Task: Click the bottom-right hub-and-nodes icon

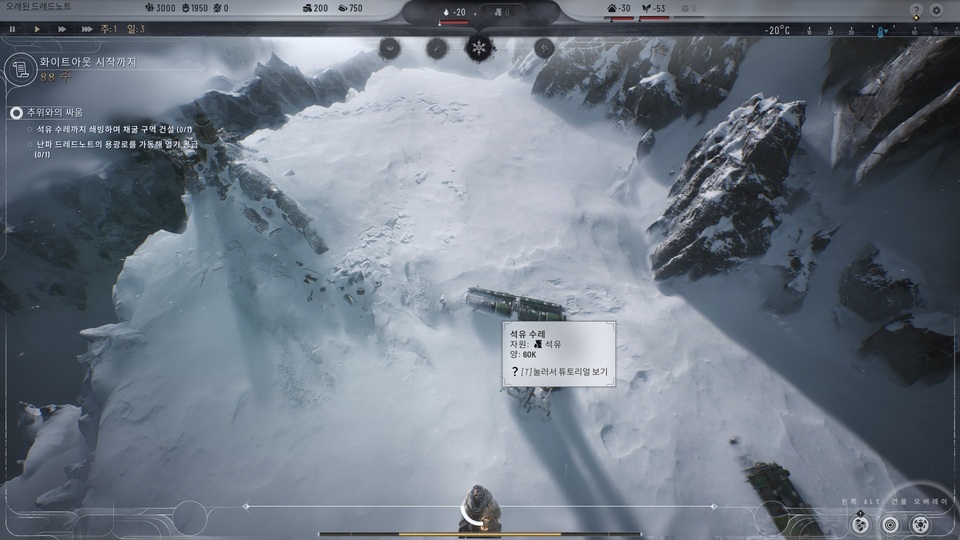Action: click(x=920, y=523)
